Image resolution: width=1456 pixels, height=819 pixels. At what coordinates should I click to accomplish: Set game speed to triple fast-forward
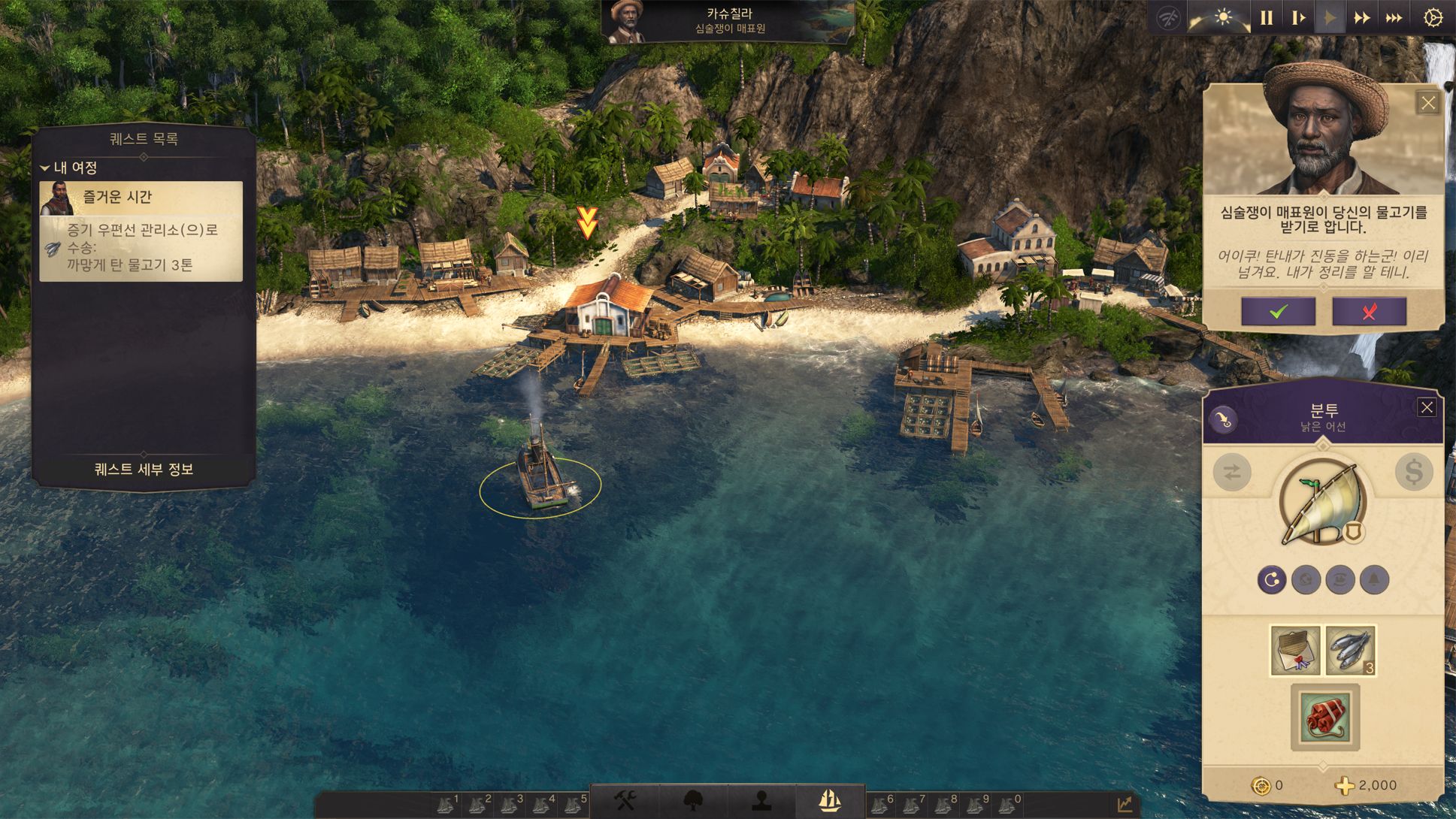coord(1394,17)
